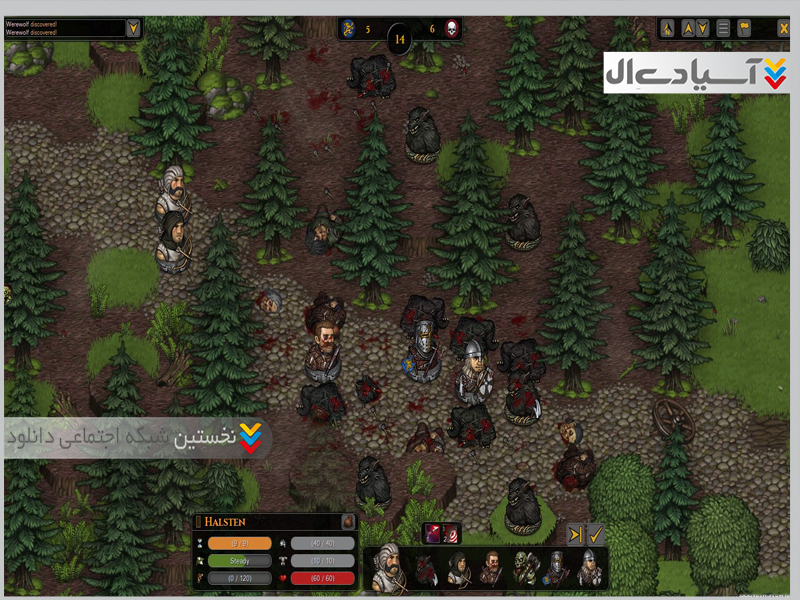Raise the camera level with the up arrow
Viewport: 800px width, 600px height.
click(x=686, y=28)
